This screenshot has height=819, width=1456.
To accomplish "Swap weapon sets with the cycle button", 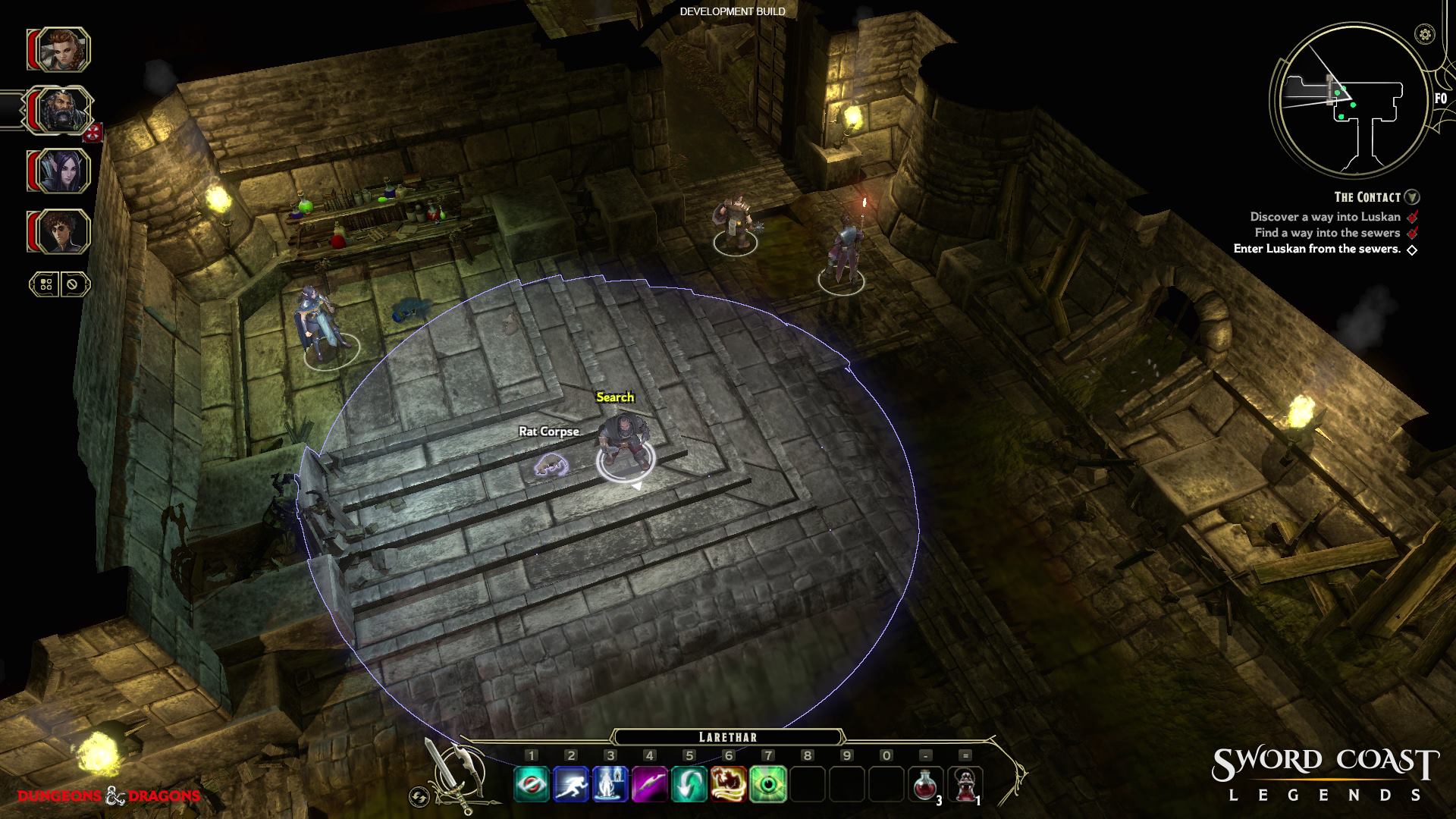I will point(418,796).
